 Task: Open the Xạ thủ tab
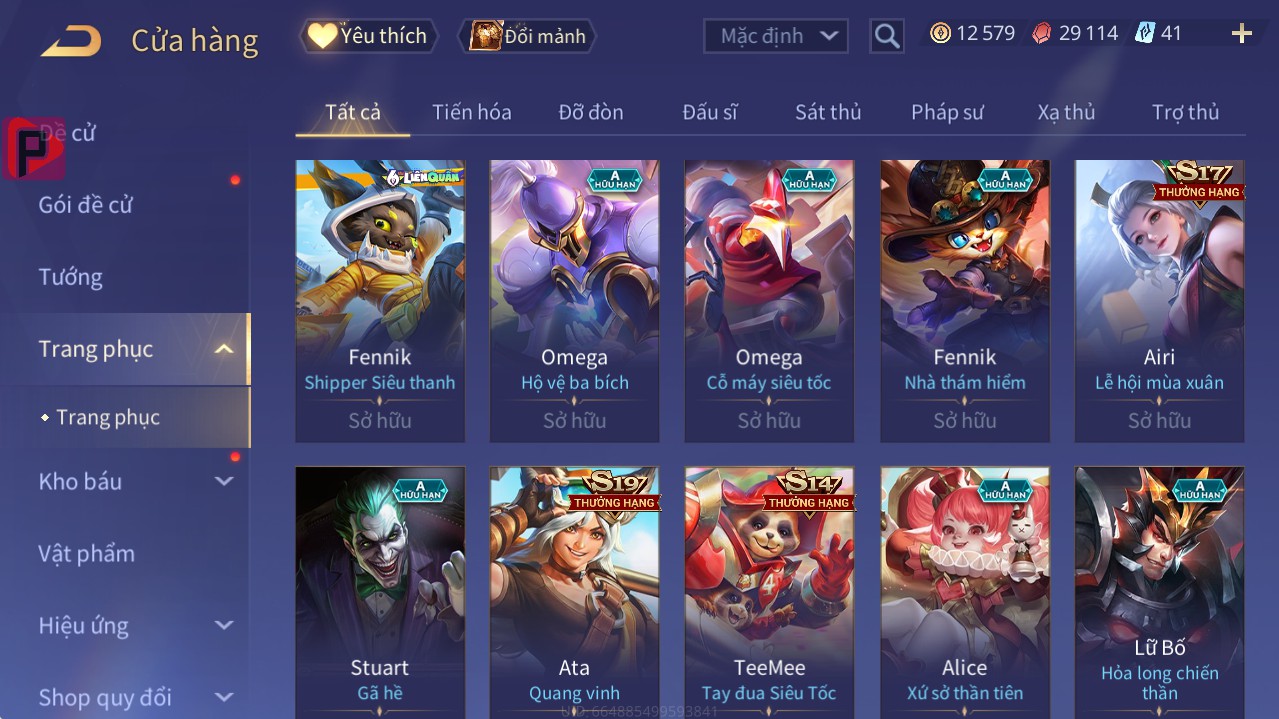[1066, 112]
